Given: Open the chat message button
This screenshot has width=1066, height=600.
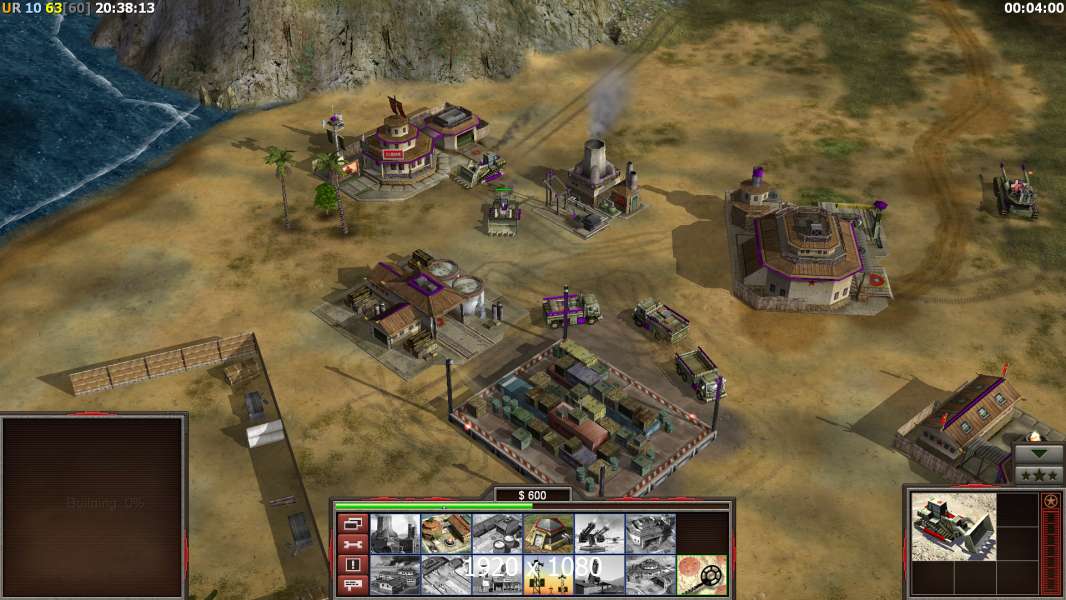Looking at the screenshot, I should pyautogui.click(x=352, y=585).
